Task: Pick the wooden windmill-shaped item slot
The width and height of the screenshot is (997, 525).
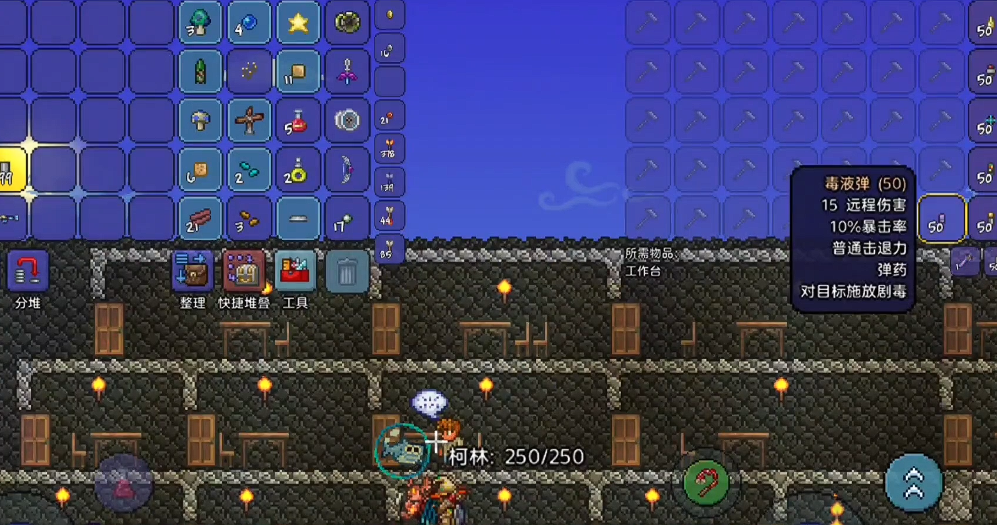Action: click(x=249, y=121)
